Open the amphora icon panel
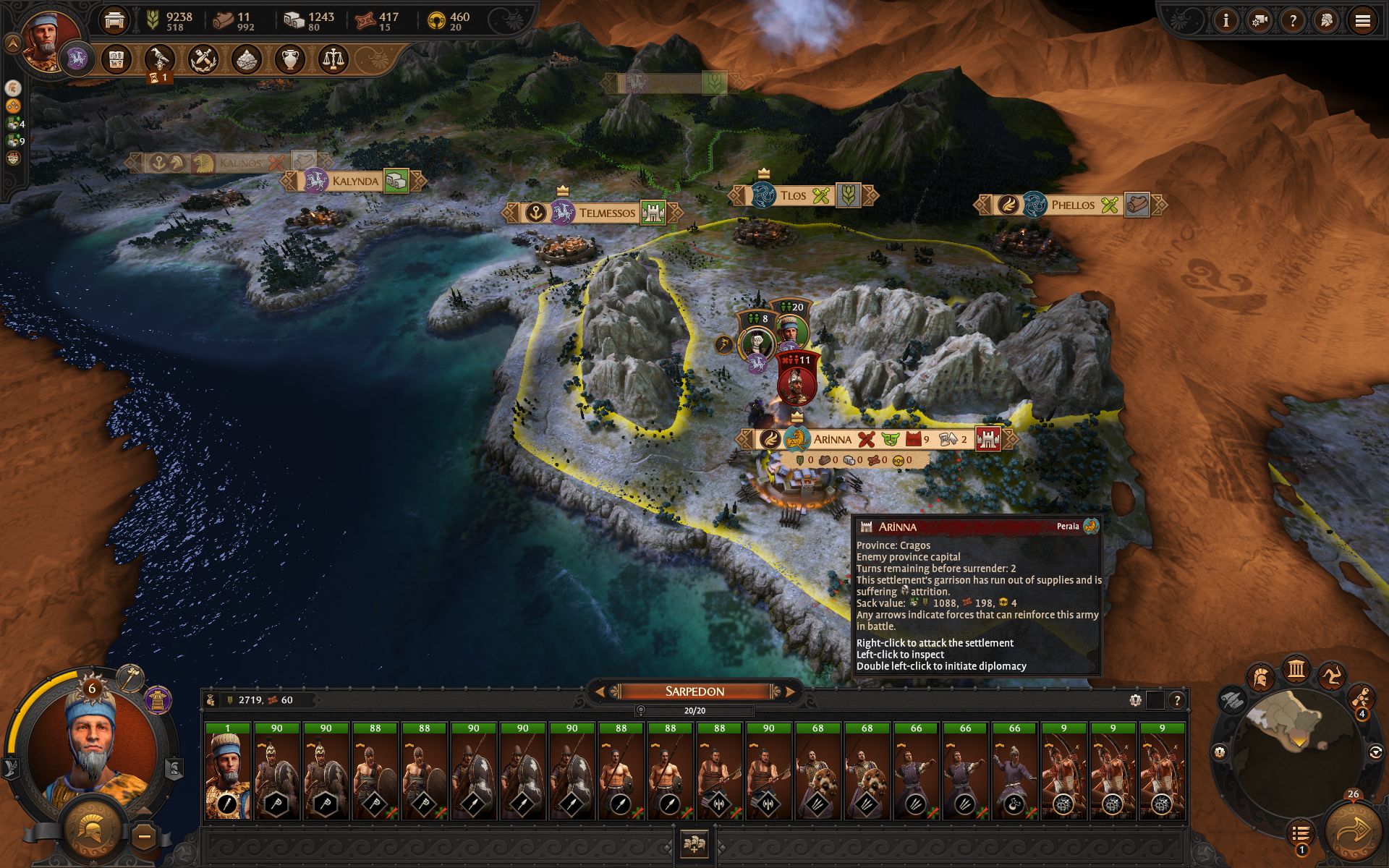The height and width of the screenshot is (868, 1389). (289, 59)
